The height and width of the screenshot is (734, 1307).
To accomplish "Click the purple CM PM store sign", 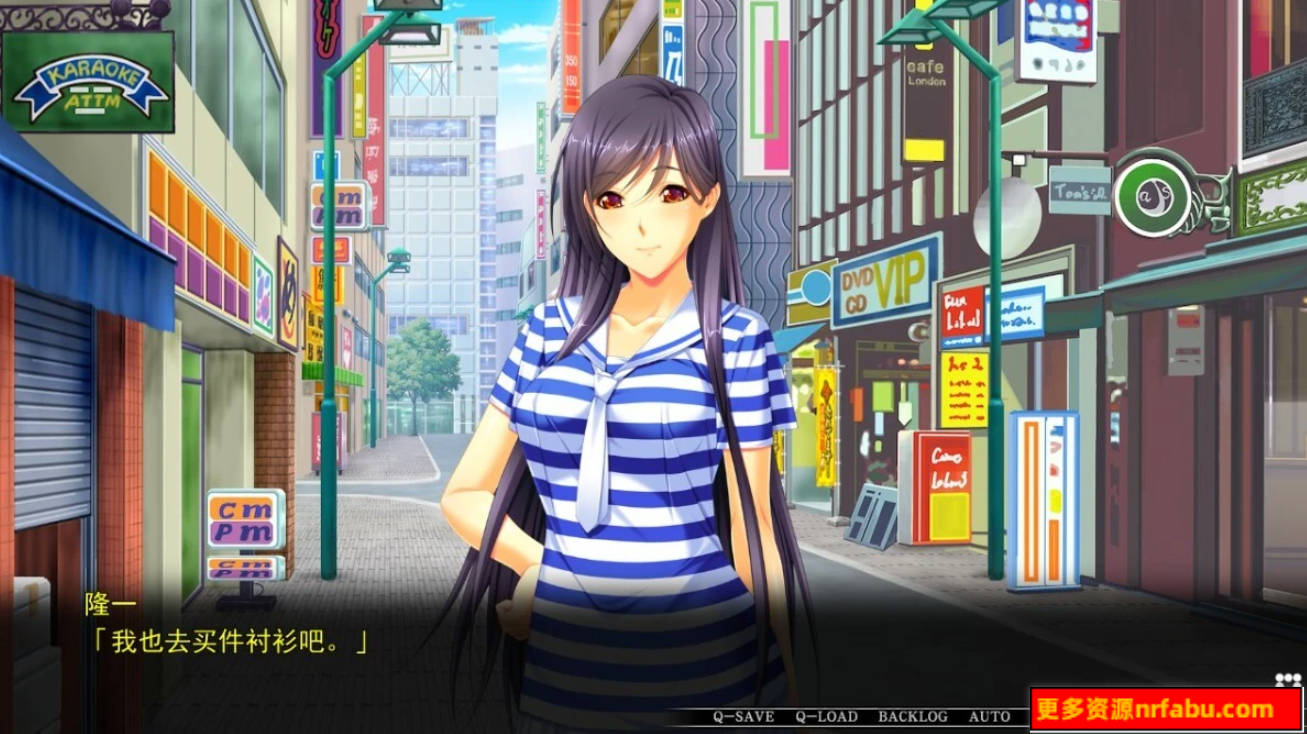I will pos(340,207).
